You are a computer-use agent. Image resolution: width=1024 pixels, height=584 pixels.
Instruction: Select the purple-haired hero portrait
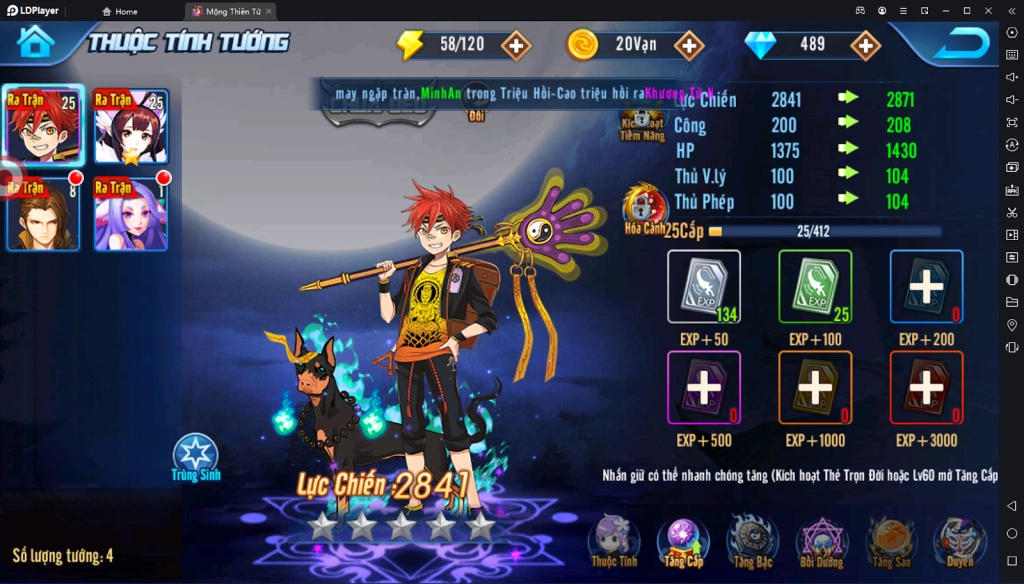pos(131,214)
